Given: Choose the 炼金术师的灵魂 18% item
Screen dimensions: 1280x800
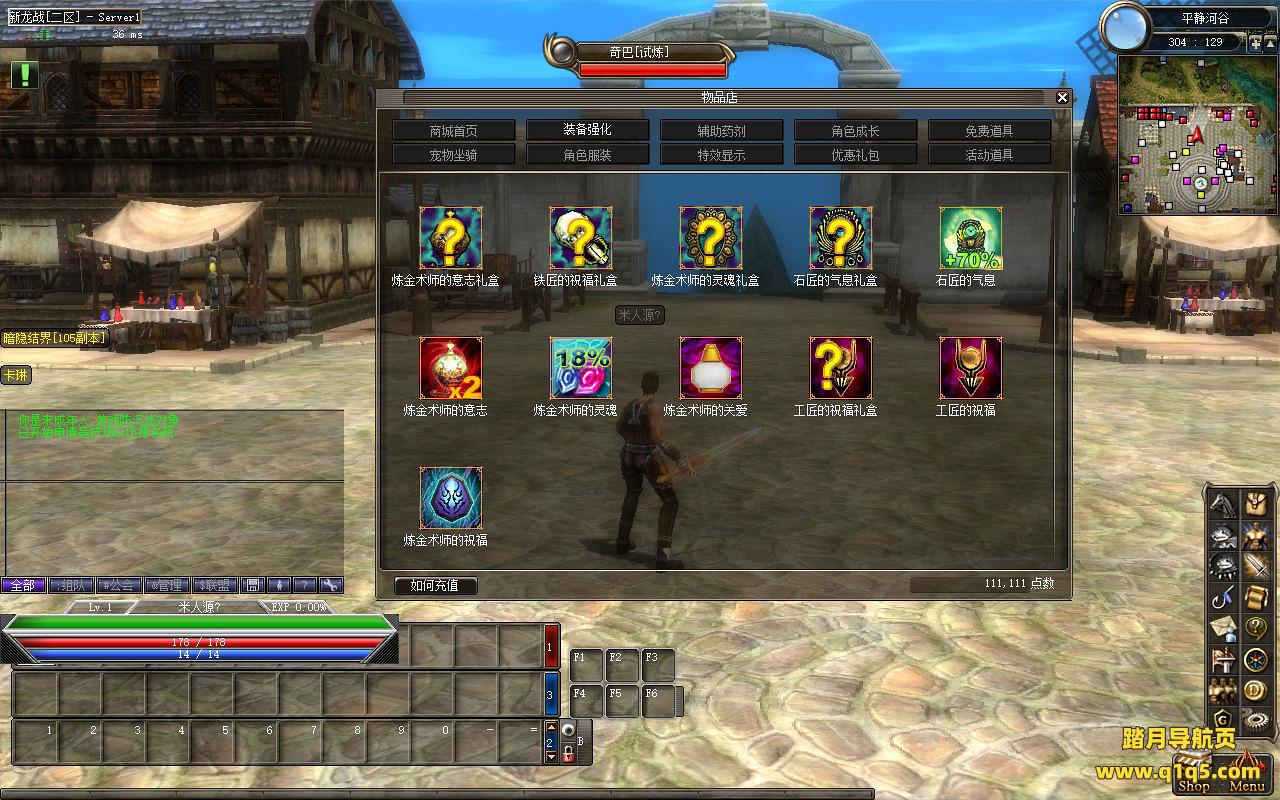Looking at the screenshot, I should 580,368.
